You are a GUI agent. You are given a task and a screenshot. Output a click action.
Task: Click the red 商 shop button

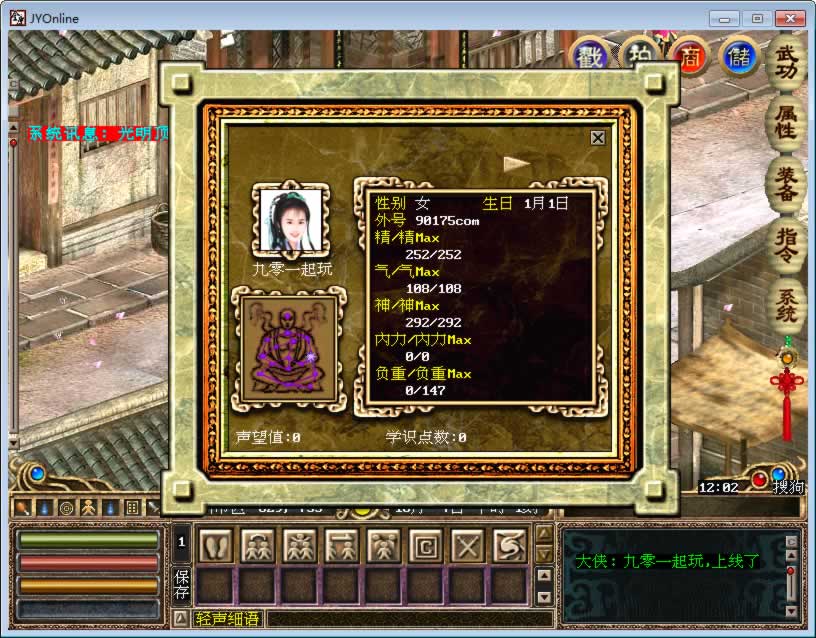click(690, 56)
